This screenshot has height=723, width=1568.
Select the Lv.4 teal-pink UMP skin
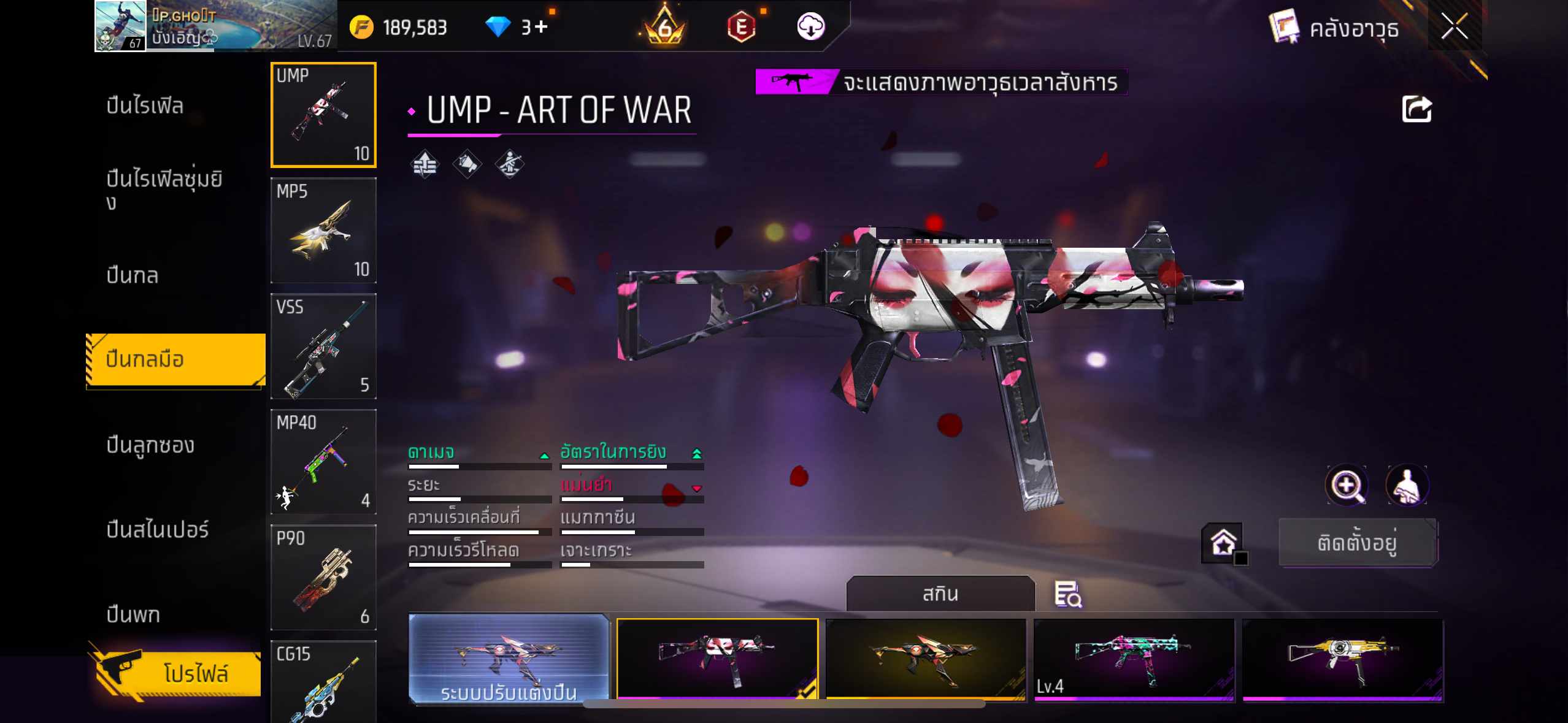(x=1134, y=659)
